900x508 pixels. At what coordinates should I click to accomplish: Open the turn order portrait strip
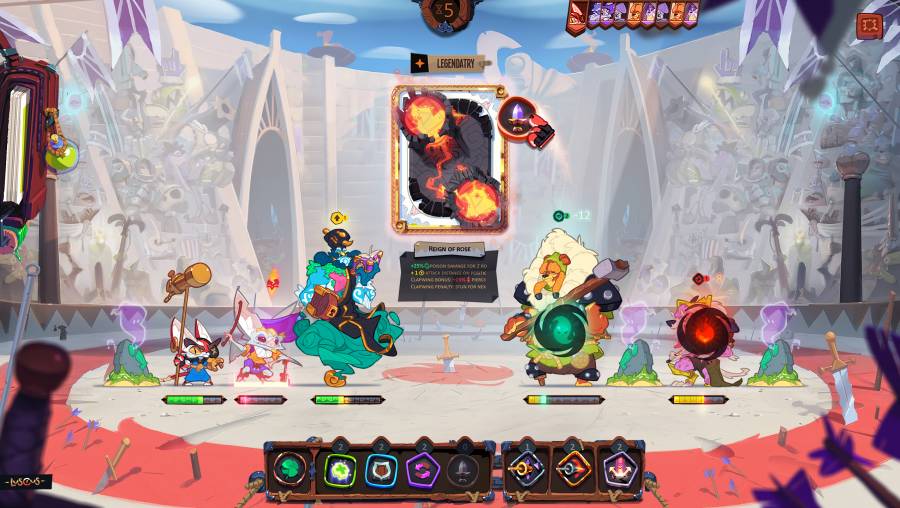(x=633, y=14)
